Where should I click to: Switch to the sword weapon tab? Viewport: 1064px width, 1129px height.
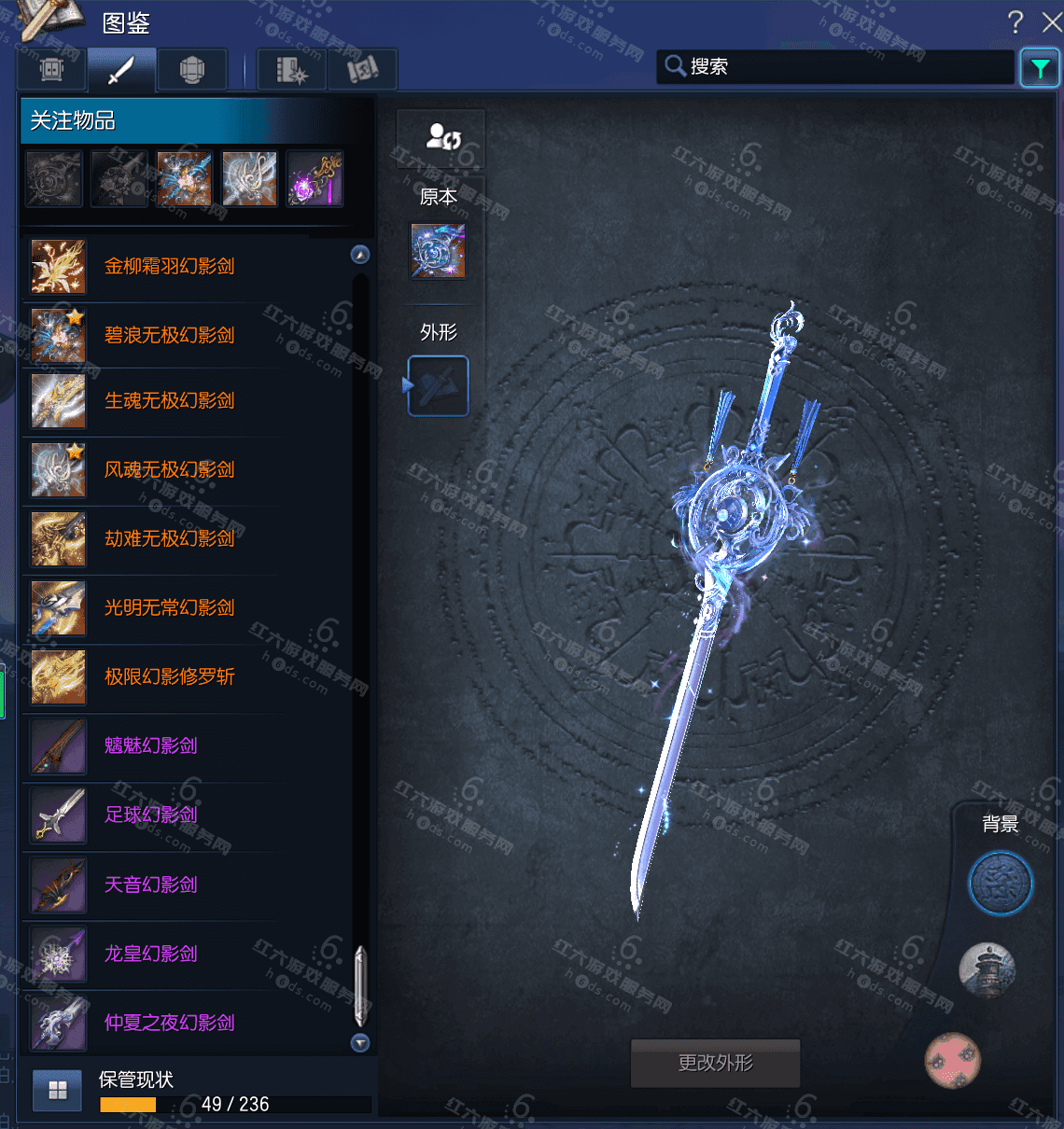pyautogui.click(x=121, y=70)
